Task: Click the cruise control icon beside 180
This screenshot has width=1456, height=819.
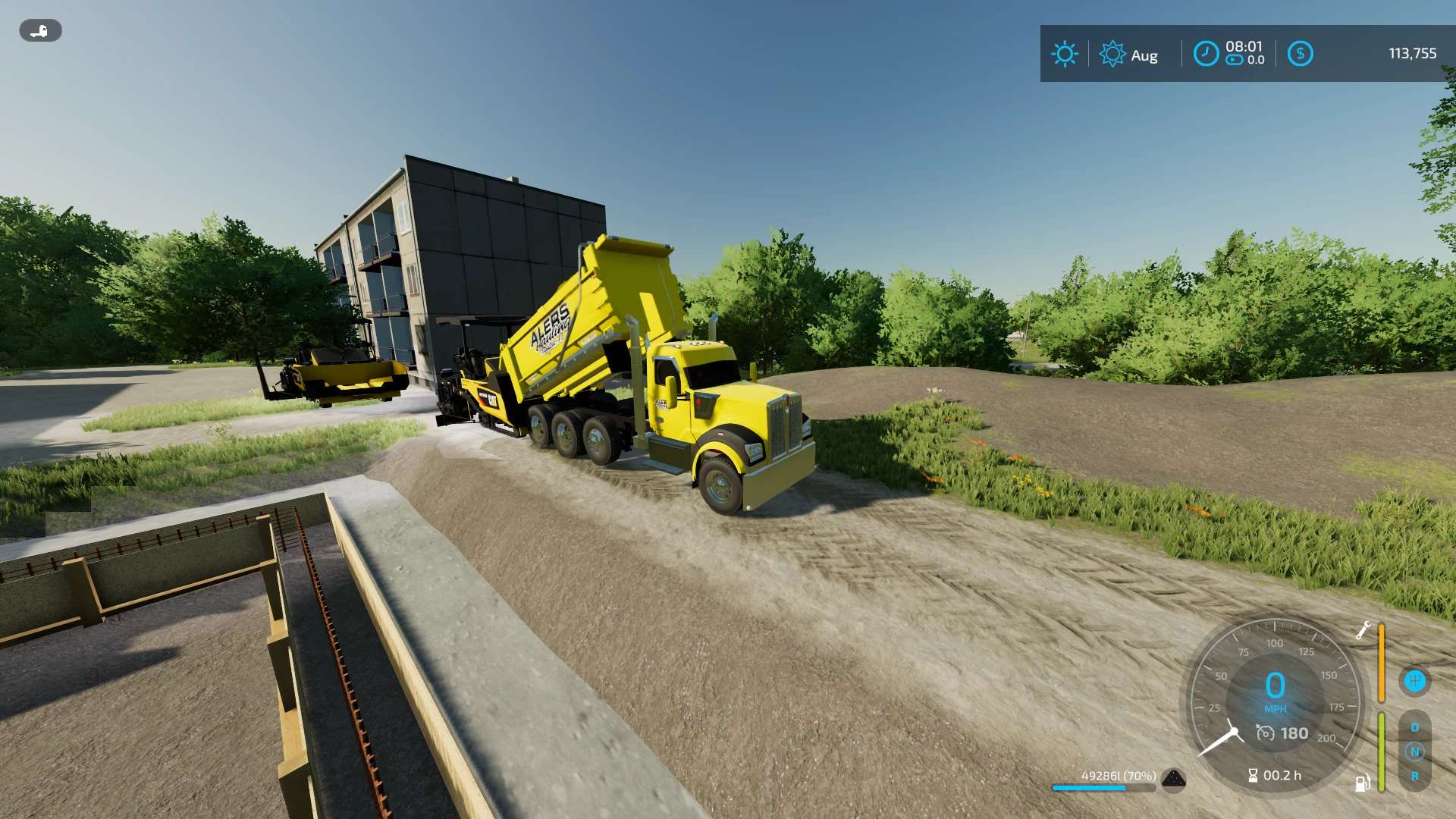Action: tap(1265, 733)
